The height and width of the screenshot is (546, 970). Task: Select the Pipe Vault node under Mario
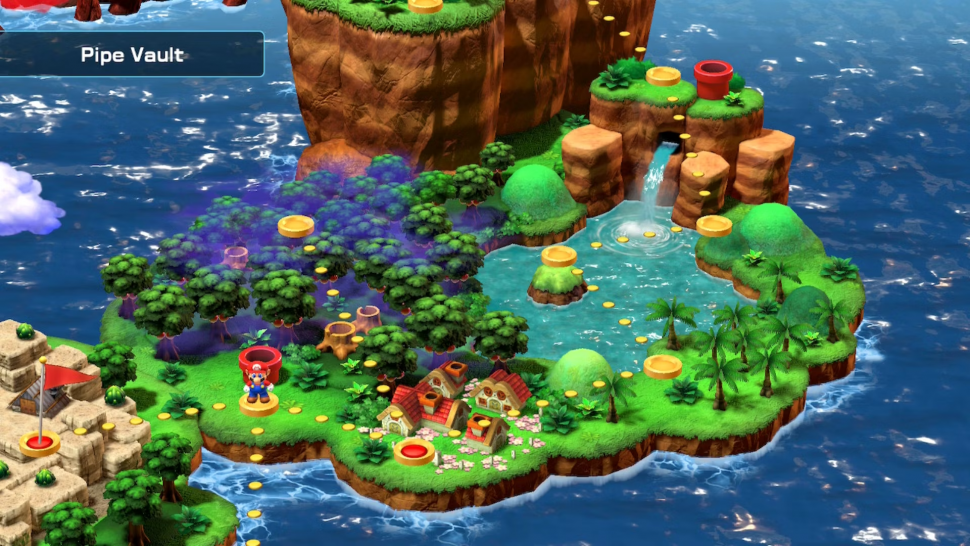click(x=259, y=404)
